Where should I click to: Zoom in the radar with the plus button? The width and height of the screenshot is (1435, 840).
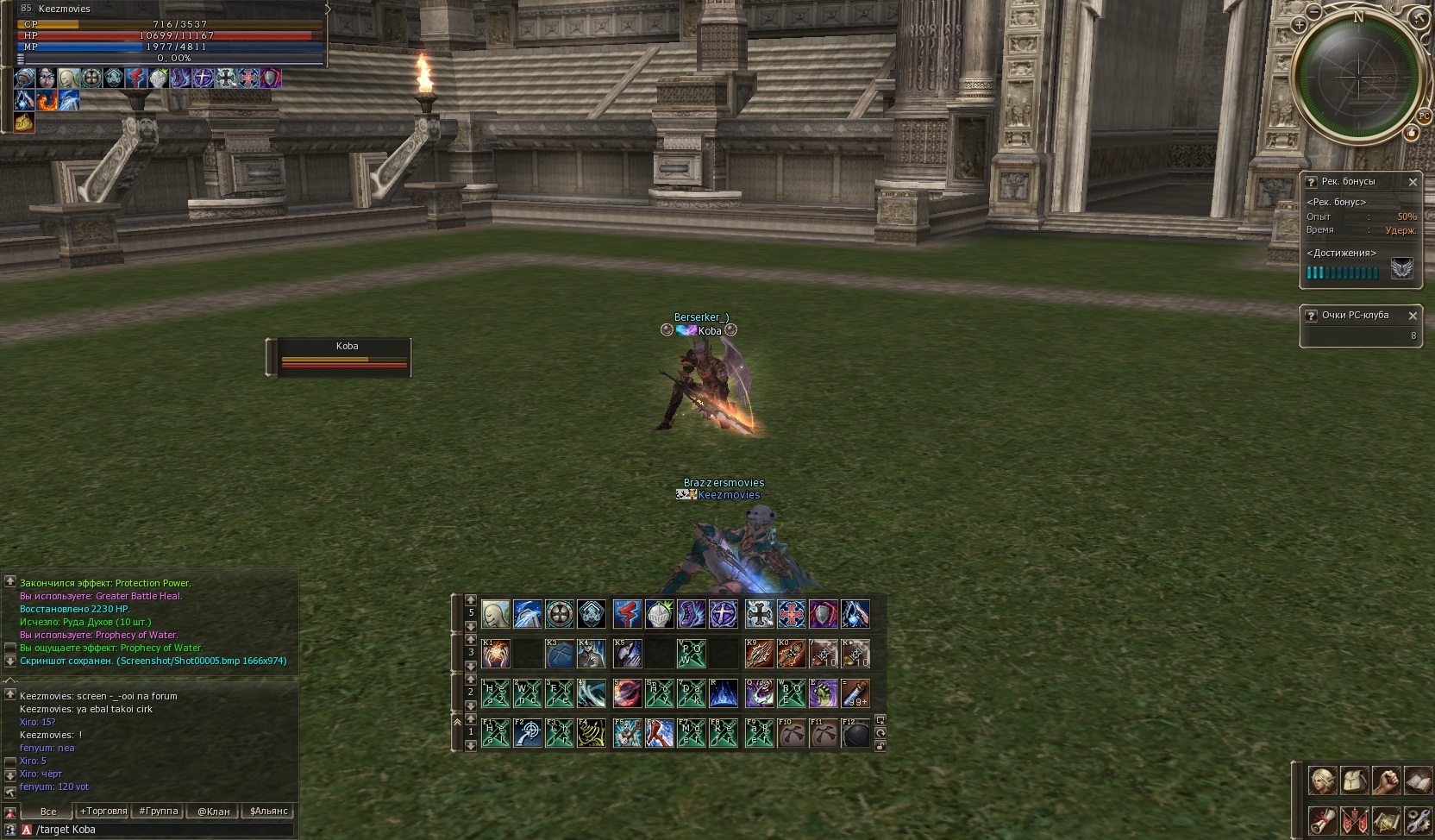pos(1299,25)
